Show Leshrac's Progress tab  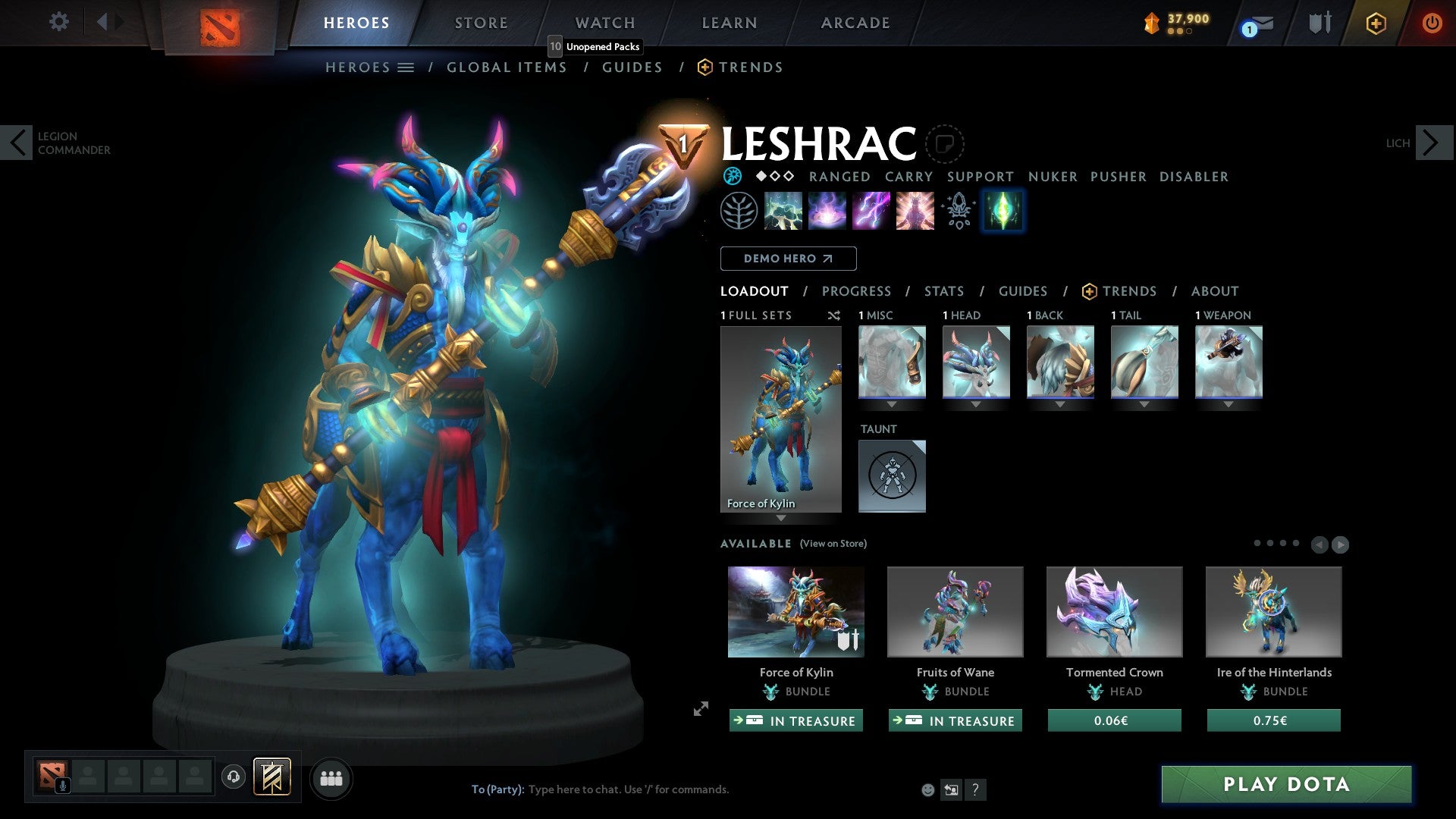pos(856,291)
